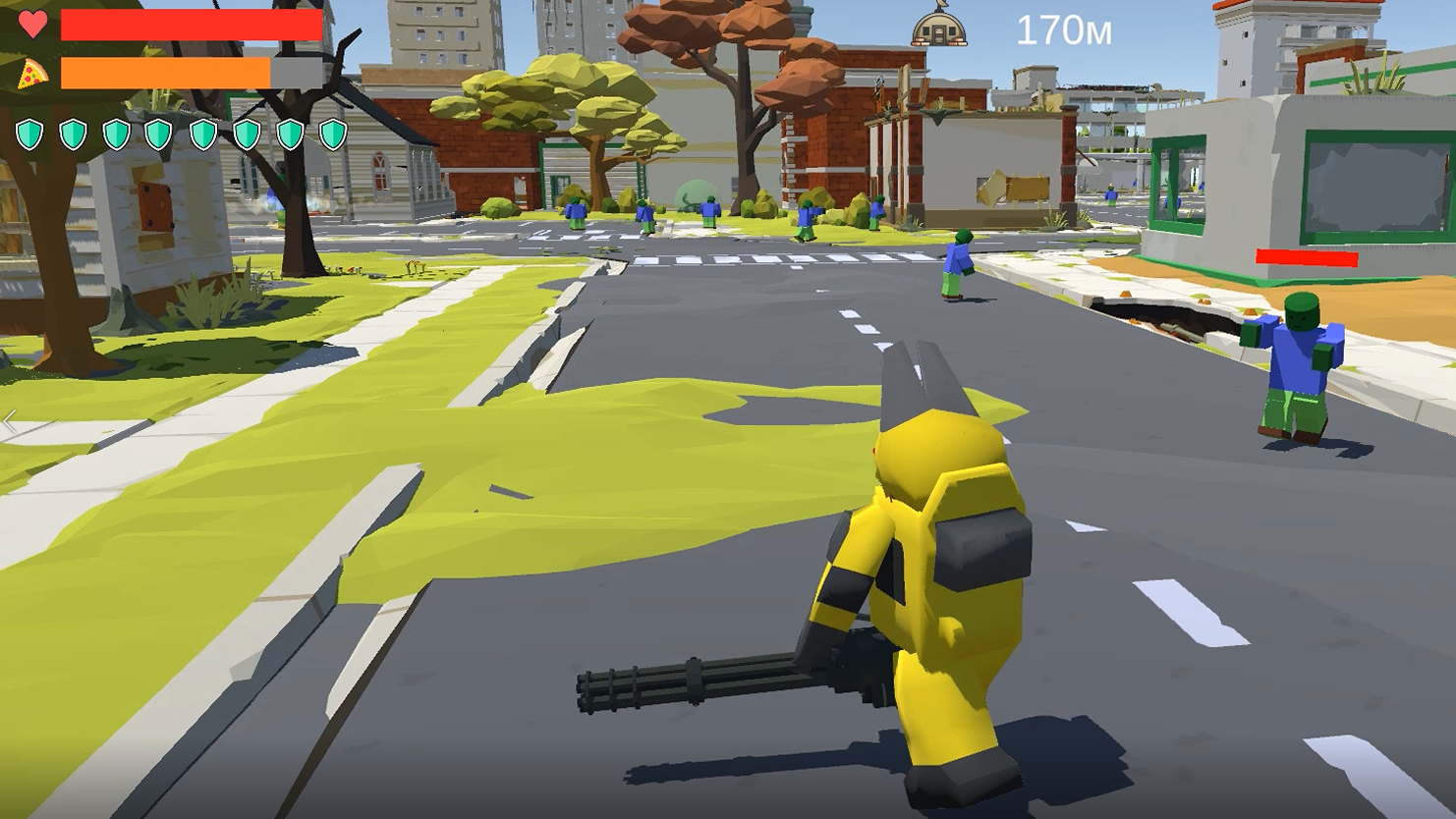This screenshot has width=1456, height=819.
Task: Click the second shield armor icon
Action: click(73, 134)
